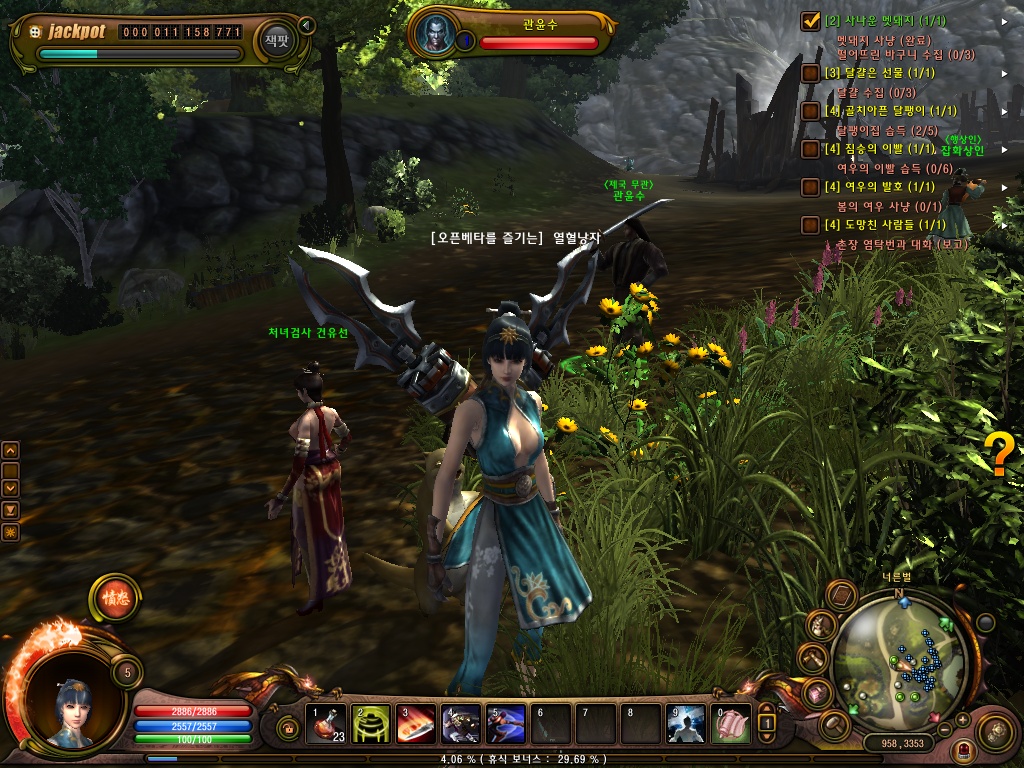
Task: Zoom out the minimap with minus button
Action: [x=942, y=730]
